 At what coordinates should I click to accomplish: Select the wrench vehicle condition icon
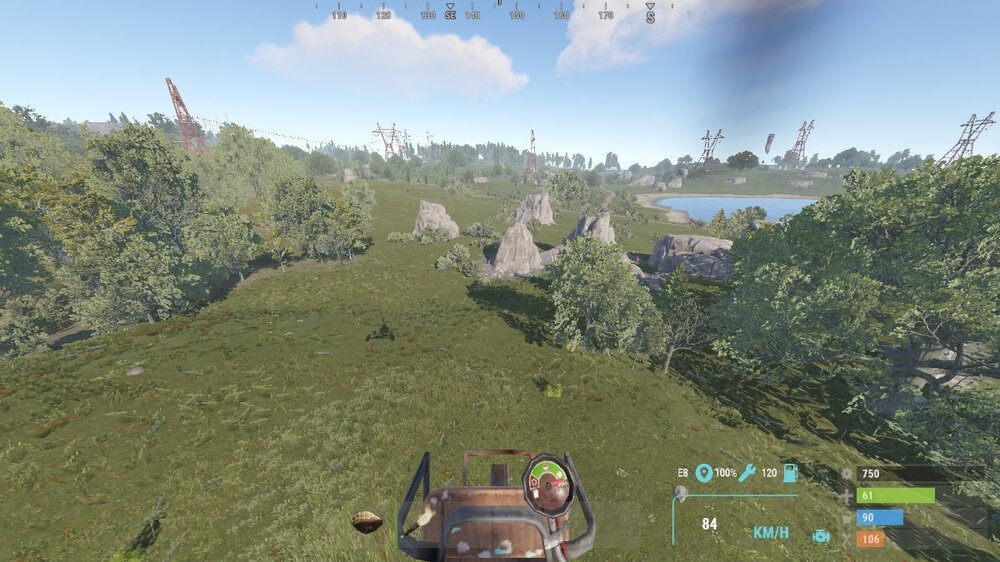pyautogui.click(x=747, y=472)
